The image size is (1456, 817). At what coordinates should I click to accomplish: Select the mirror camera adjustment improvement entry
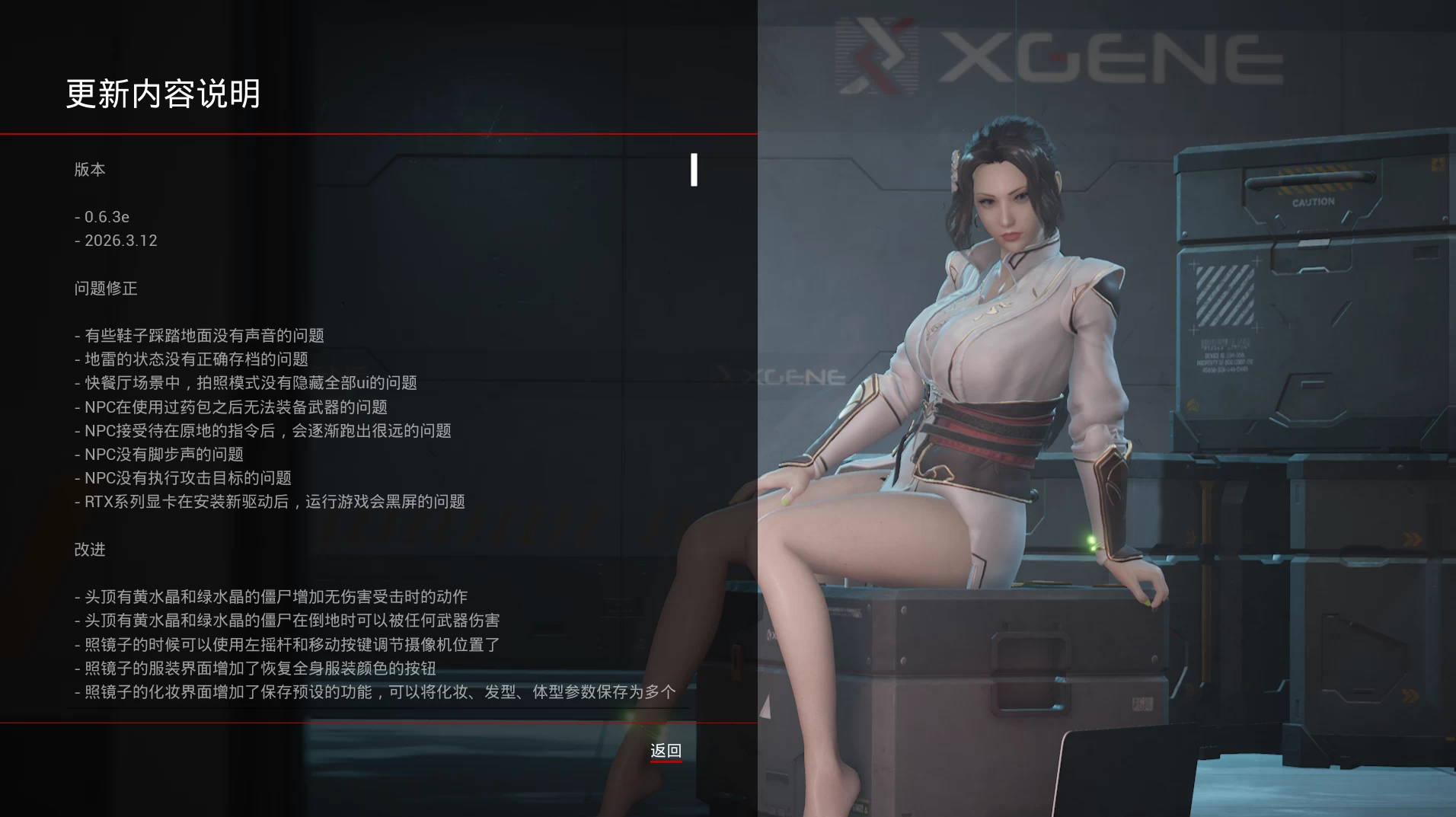tap(287, 644)
